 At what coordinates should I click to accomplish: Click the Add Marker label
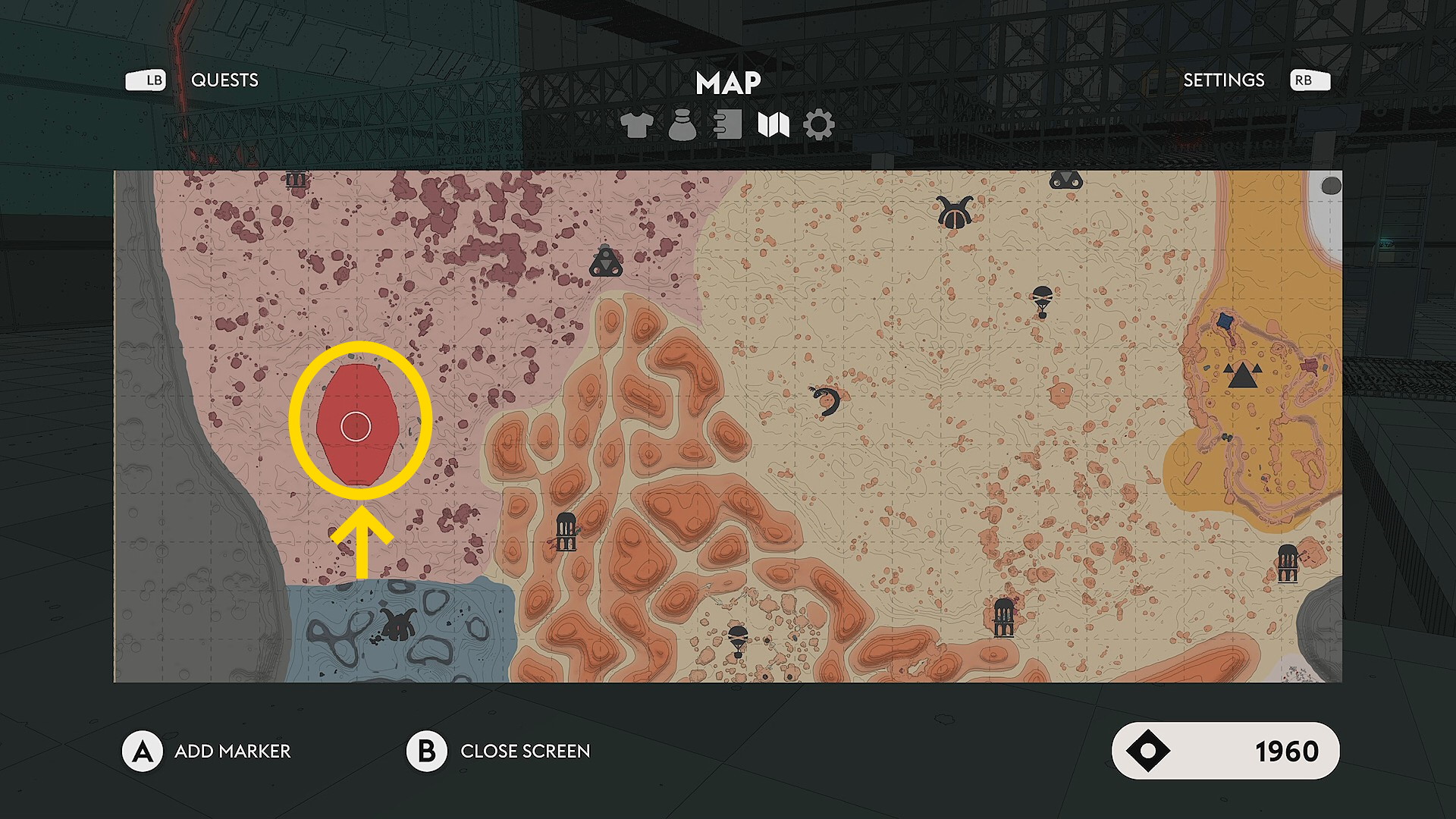point(232,752)
